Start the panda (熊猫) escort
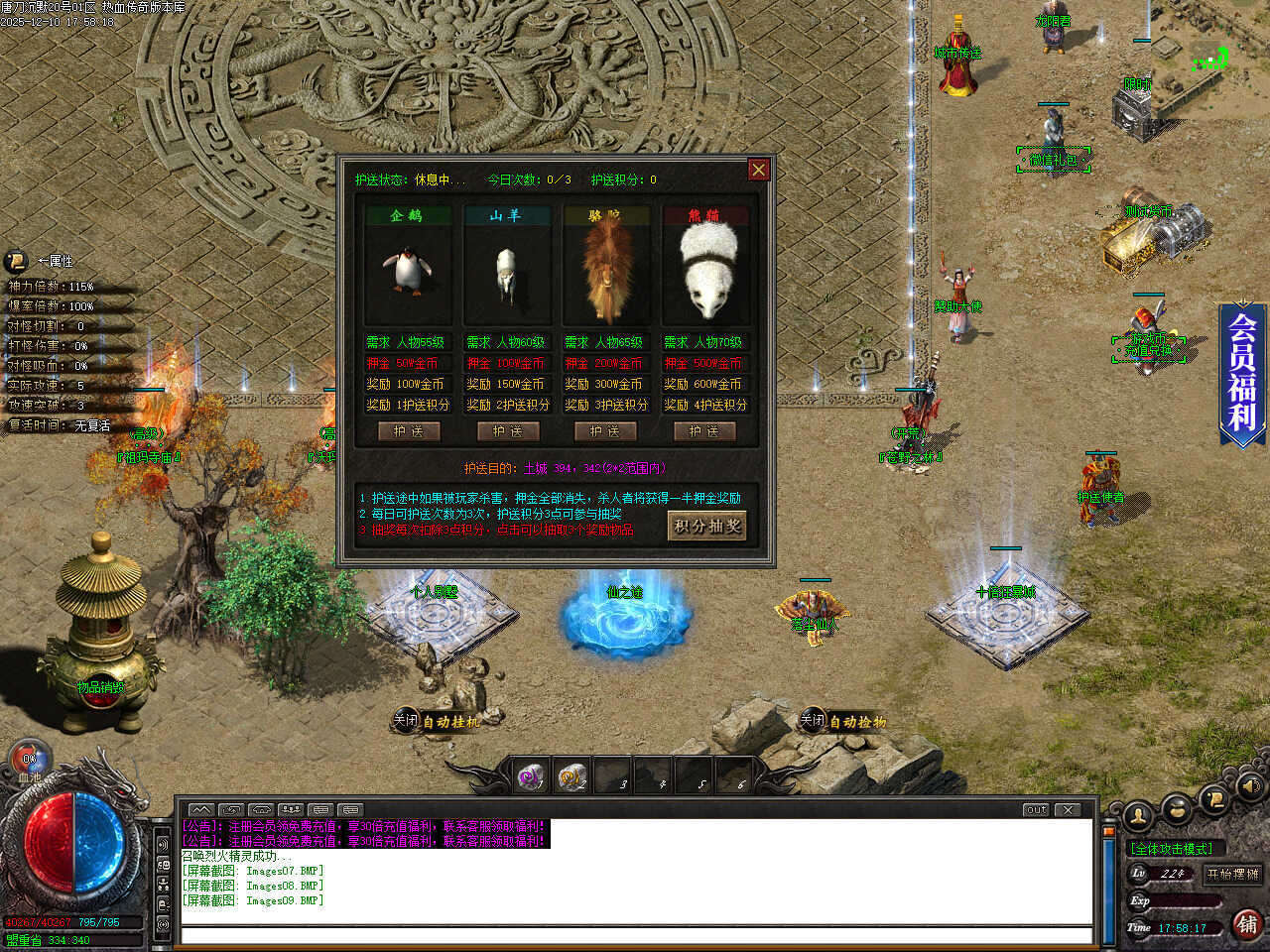This screenshot has height=952, width=1270. click(x=703, y=431)
